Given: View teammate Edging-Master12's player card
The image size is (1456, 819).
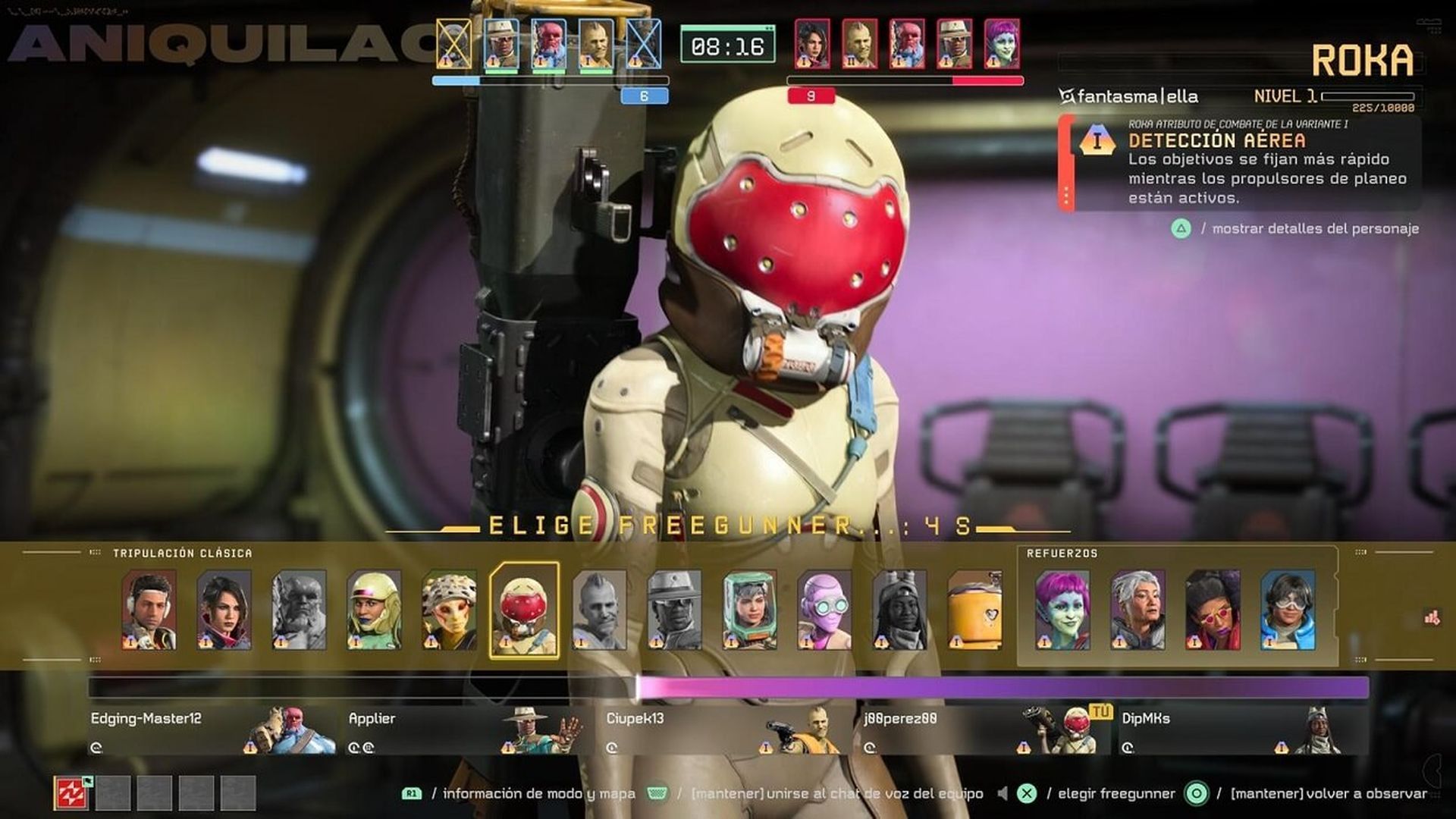Looking at the screenshot, I should (x=212, y=730).
